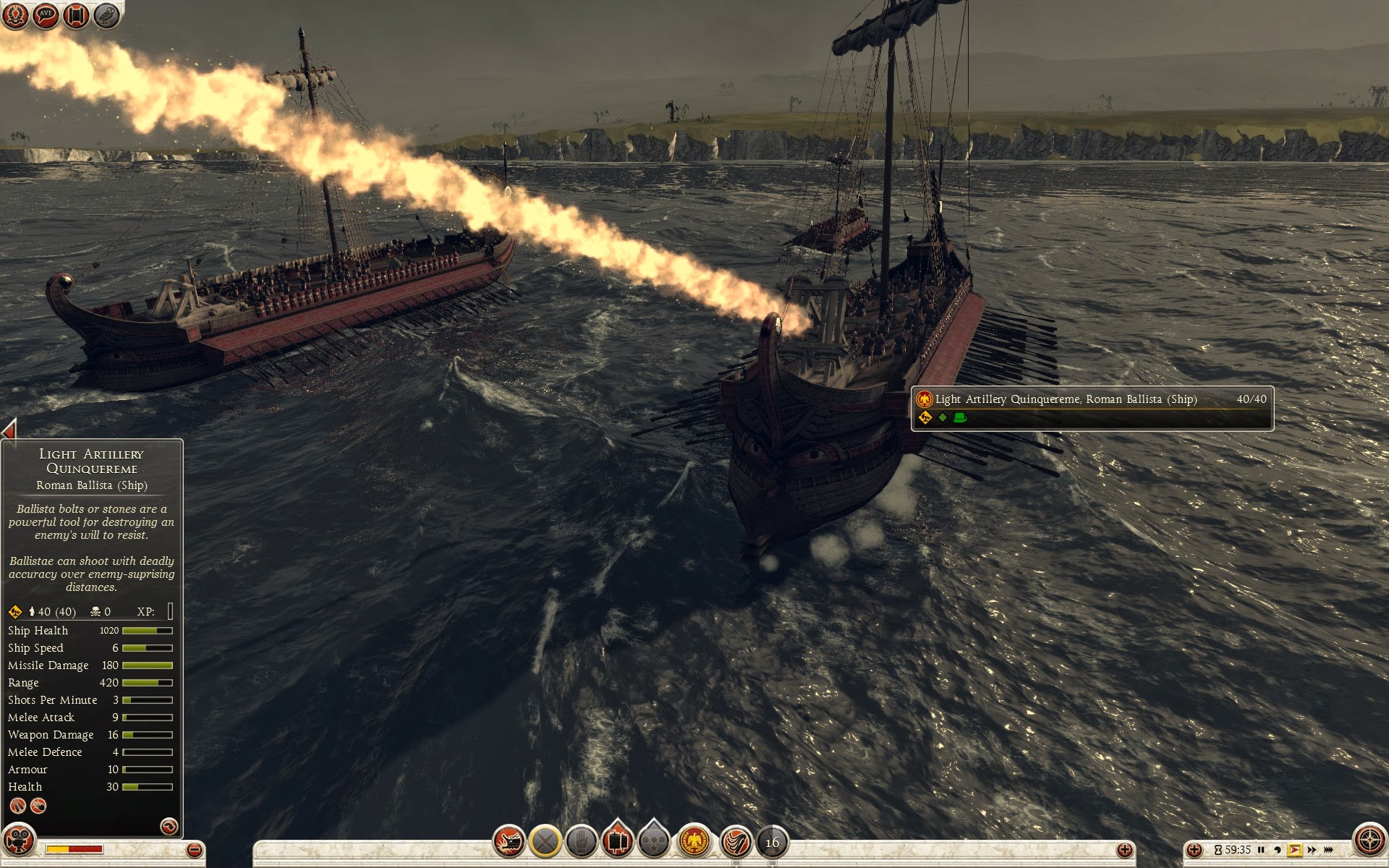Open the compass rose tactical map
1389x868 pixels.
[x=1369, y=841]
